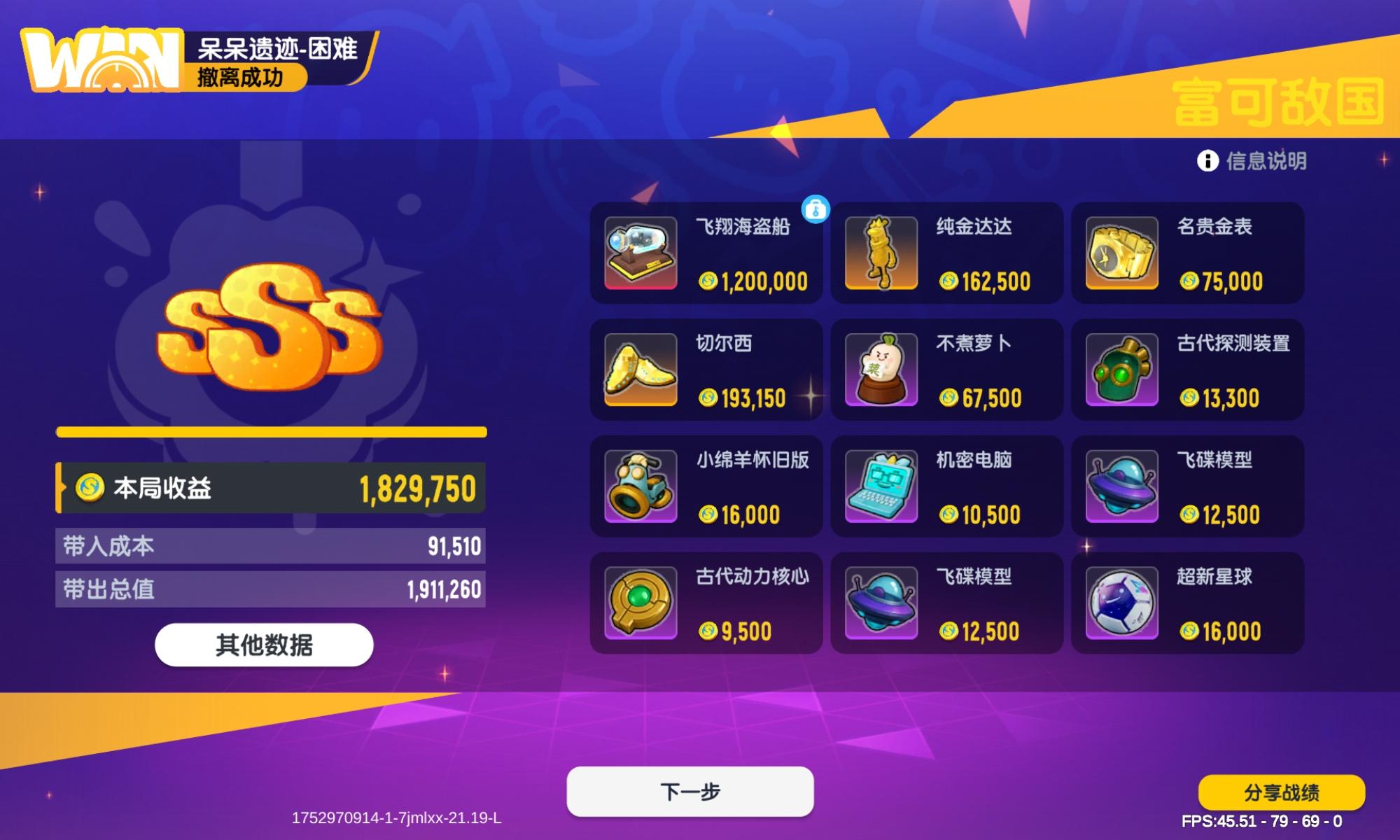Click the 不煮萝卜 radish icon
This screenshot has height=840, width=1400.
point(881,370)
